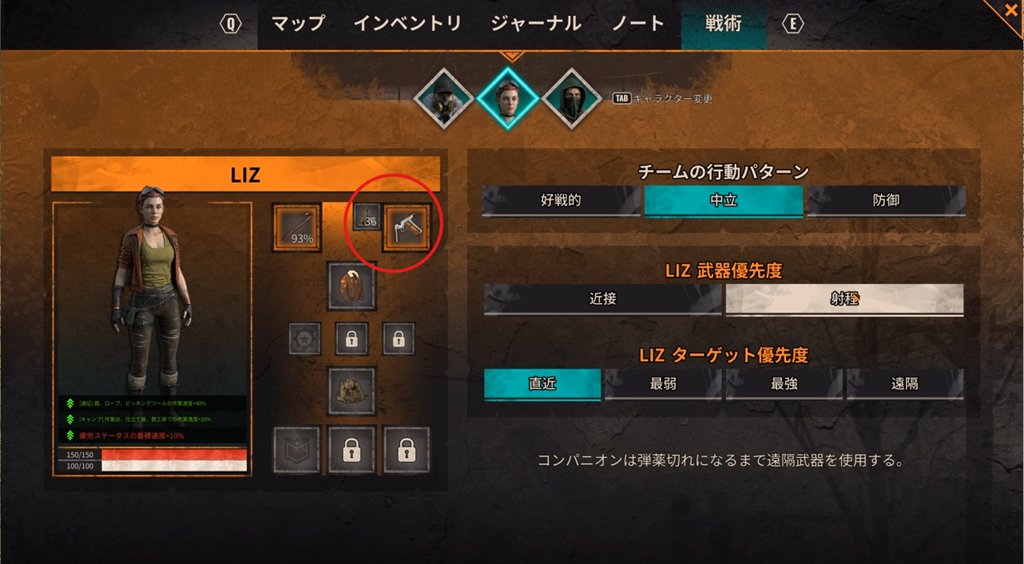Choose 中立 team behavior
Image resolution: width=1024 pixels, height=564 pixels.
pos(723,201)
